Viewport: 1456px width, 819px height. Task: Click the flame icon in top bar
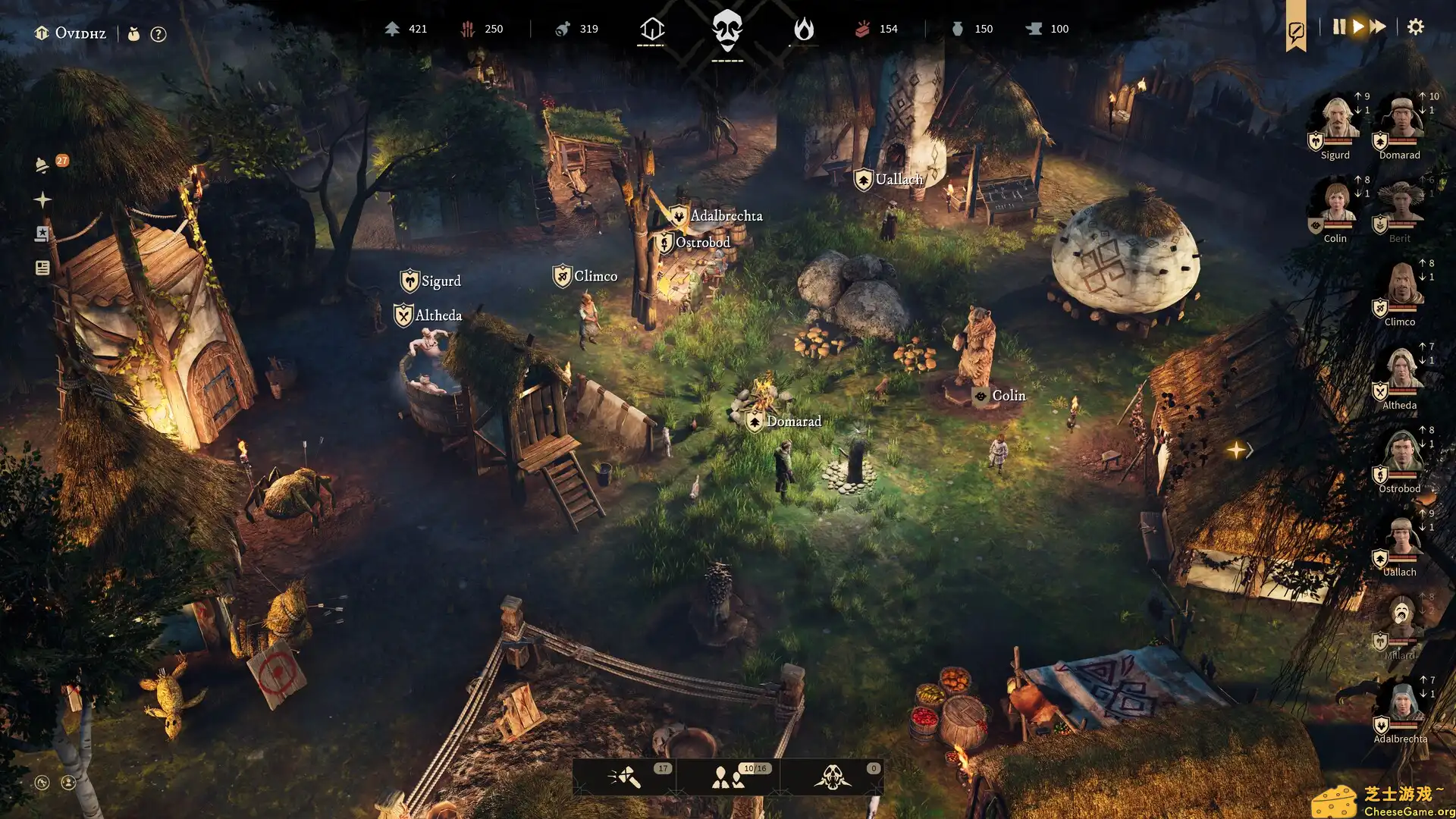click(x=803, y=30)
